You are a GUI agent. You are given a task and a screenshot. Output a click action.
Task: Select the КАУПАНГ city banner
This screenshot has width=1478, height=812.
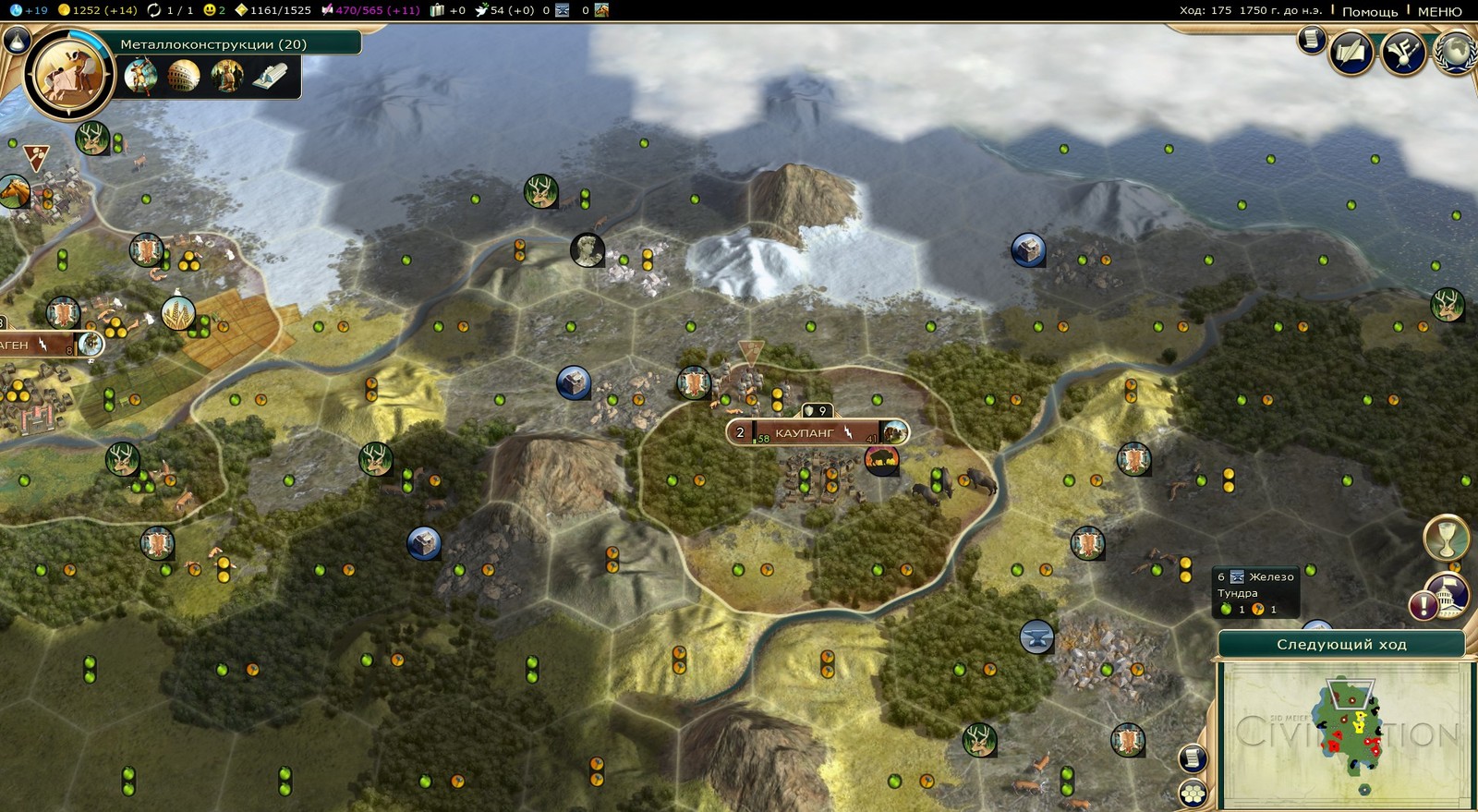coord(805,432)
